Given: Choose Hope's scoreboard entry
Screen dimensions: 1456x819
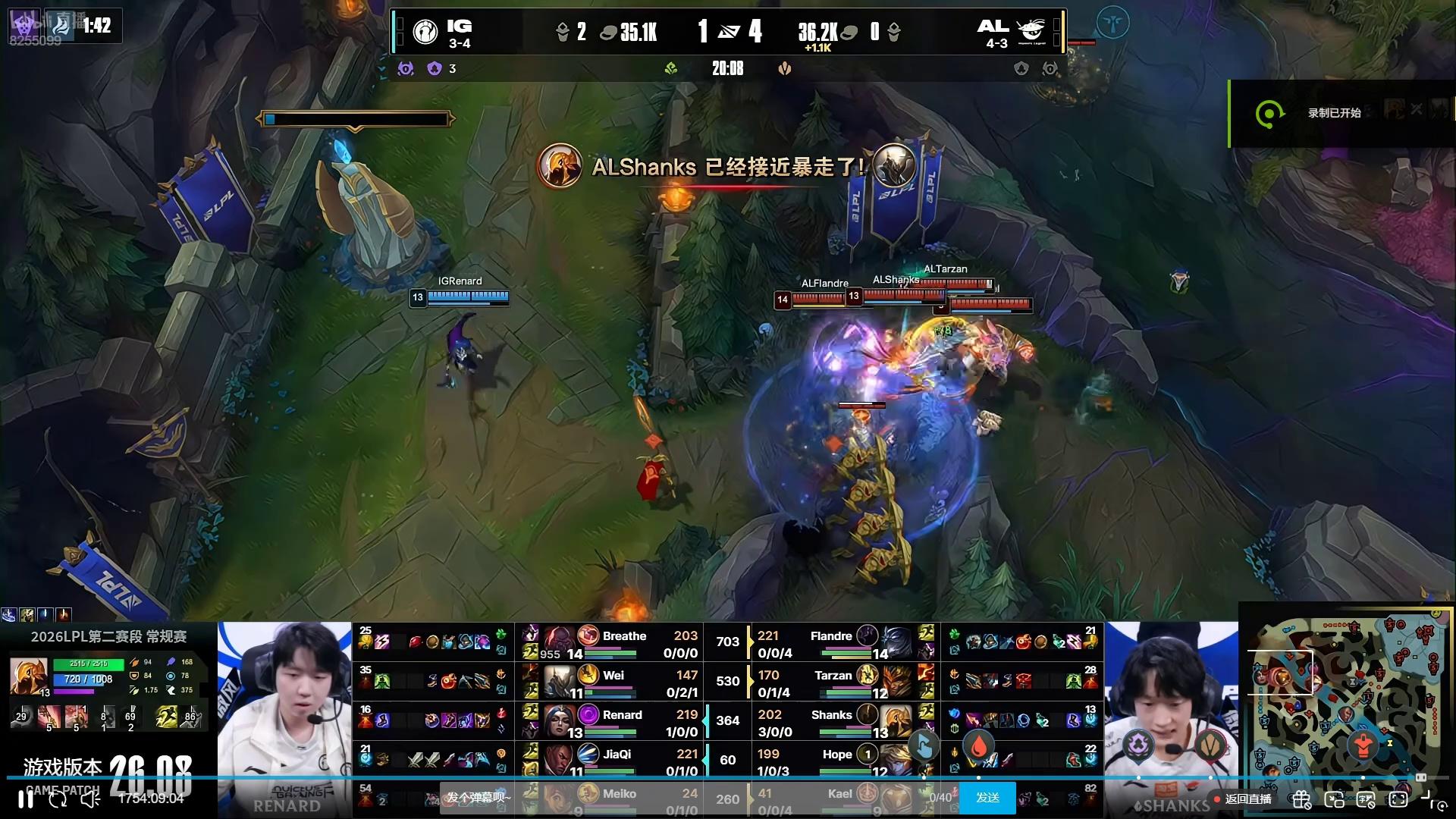Looking at the screenshot, I should click(x=836, y=760).
